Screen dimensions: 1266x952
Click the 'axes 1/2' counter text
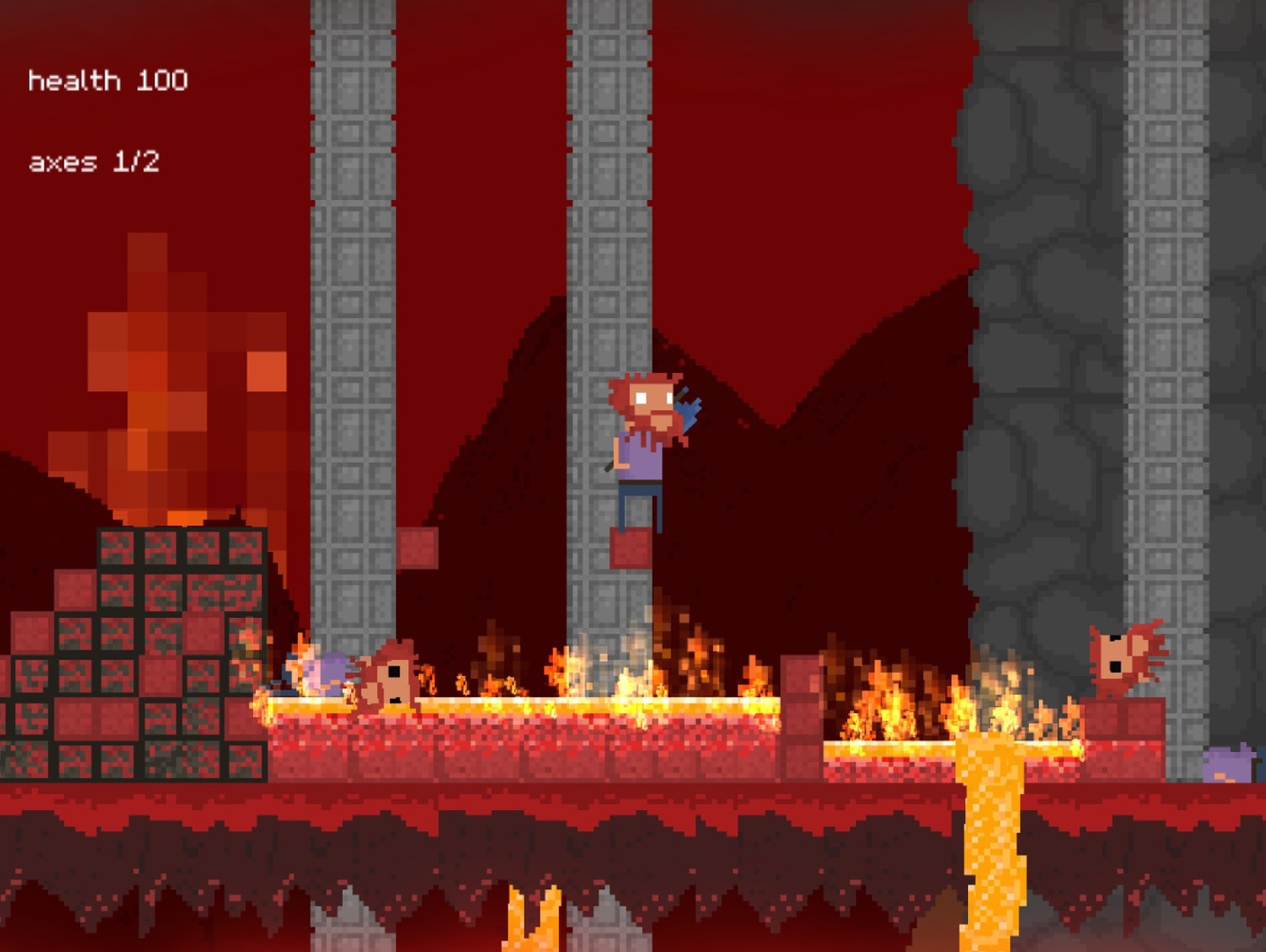click(x=97, y=161)
